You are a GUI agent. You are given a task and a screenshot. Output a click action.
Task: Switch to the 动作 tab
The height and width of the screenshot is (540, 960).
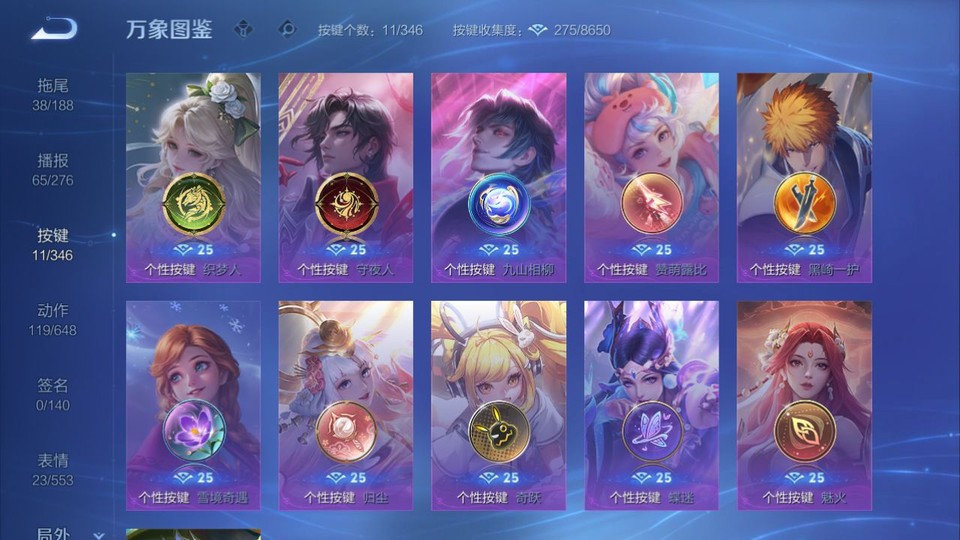point(53,319)
